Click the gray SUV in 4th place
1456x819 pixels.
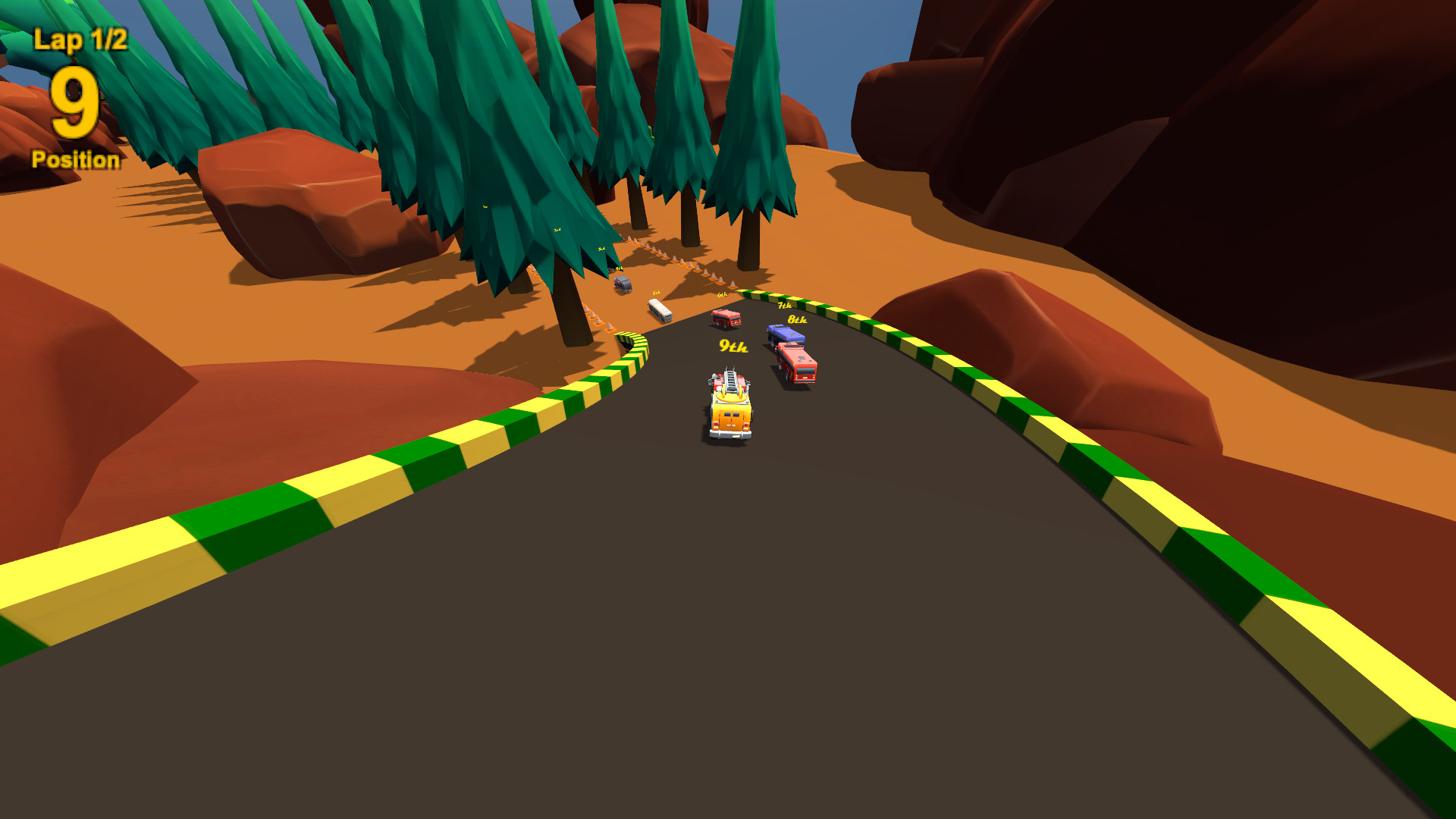click(622, 284)
